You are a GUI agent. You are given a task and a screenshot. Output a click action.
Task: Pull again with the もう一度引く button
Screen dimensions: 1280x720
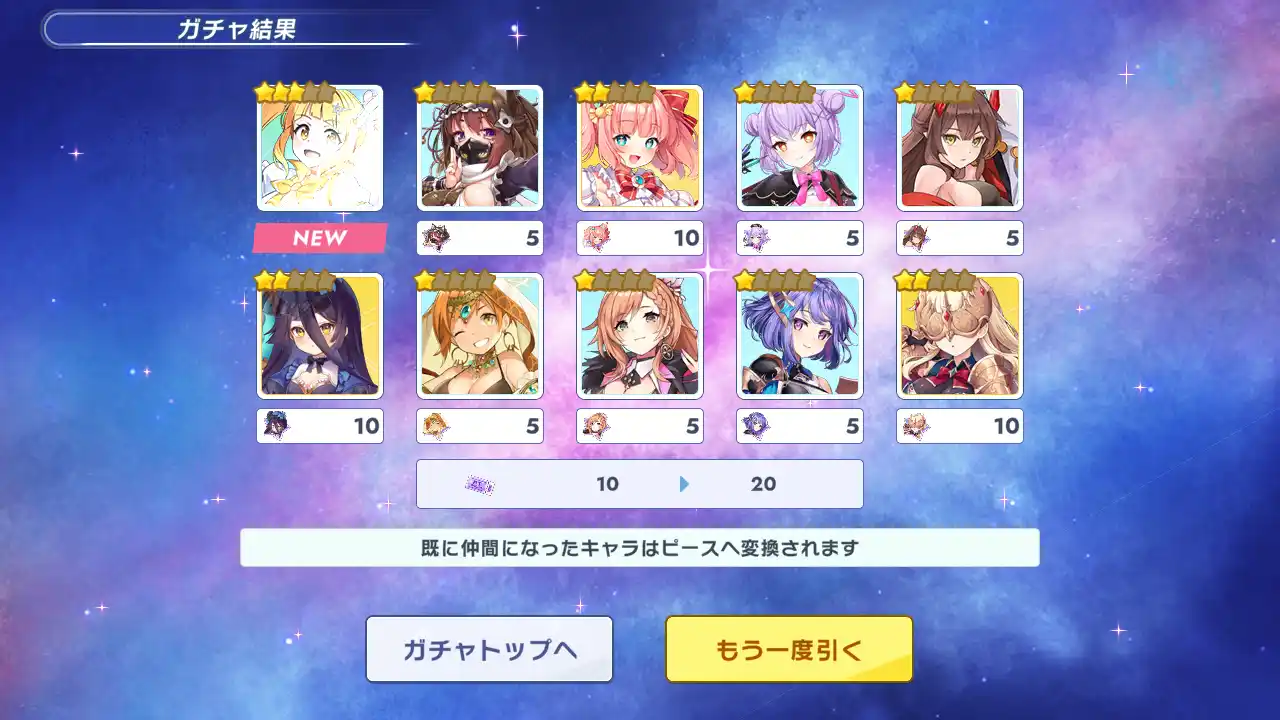tap(789, 649)
